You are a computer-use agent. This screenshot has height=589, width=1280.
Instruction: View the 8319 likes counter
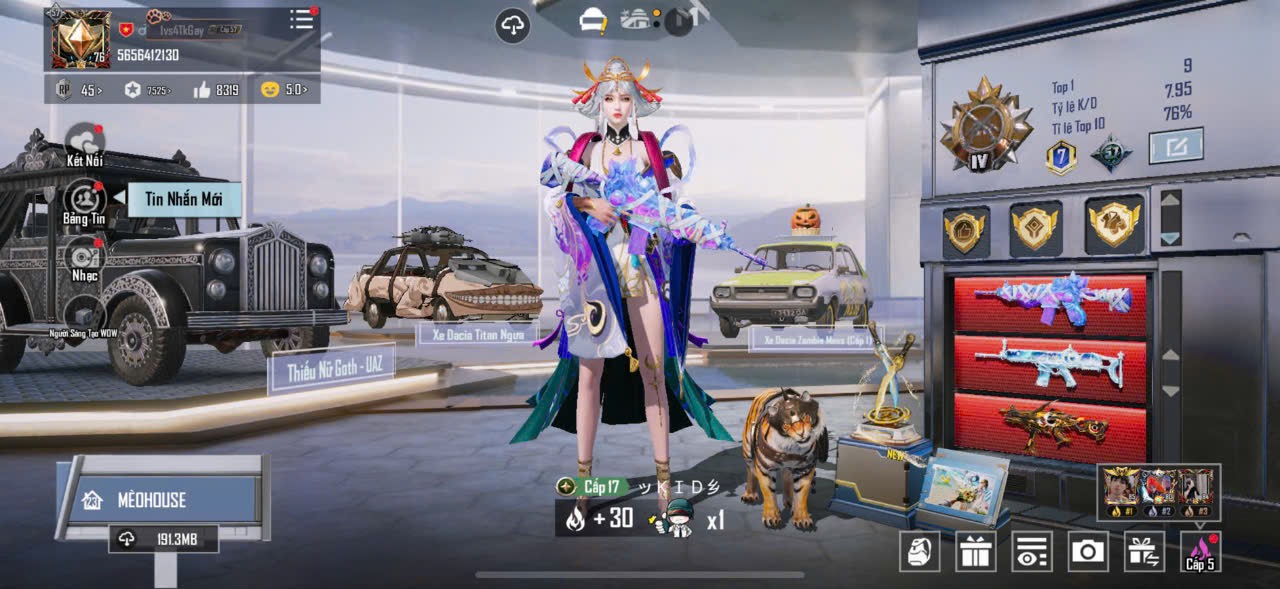[217, 90]
